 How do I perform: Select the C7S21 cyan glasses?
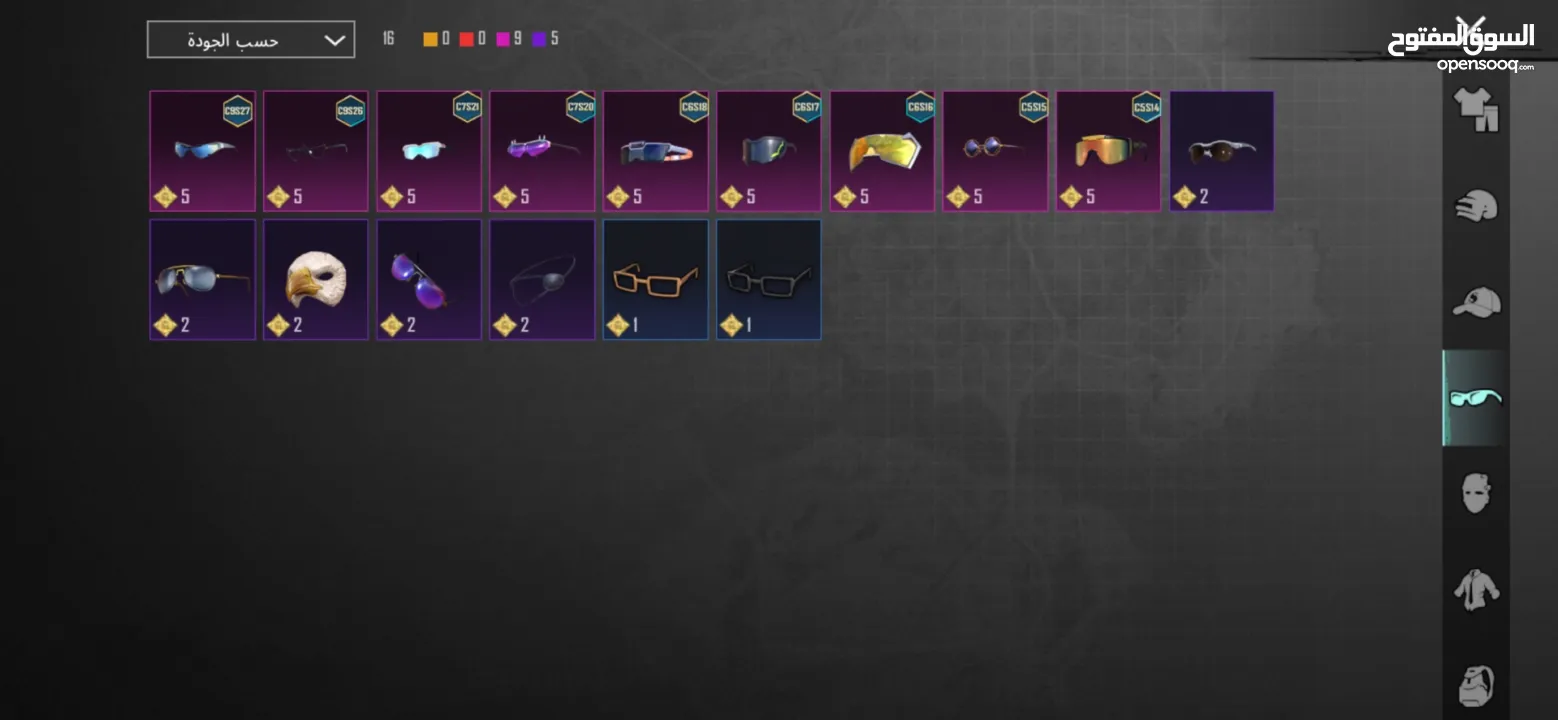429,151
